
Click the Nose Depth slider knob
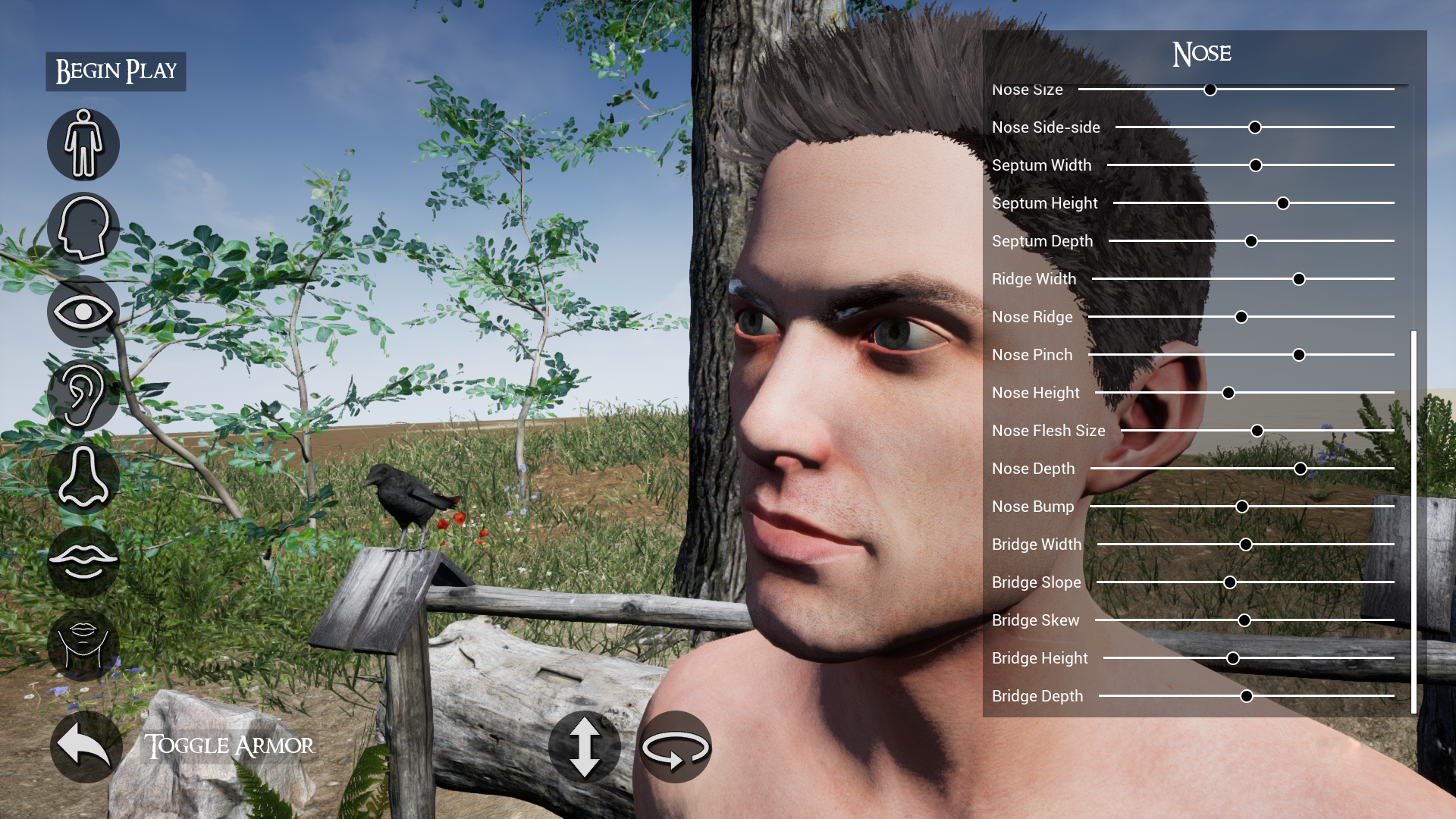(1301, 469)
